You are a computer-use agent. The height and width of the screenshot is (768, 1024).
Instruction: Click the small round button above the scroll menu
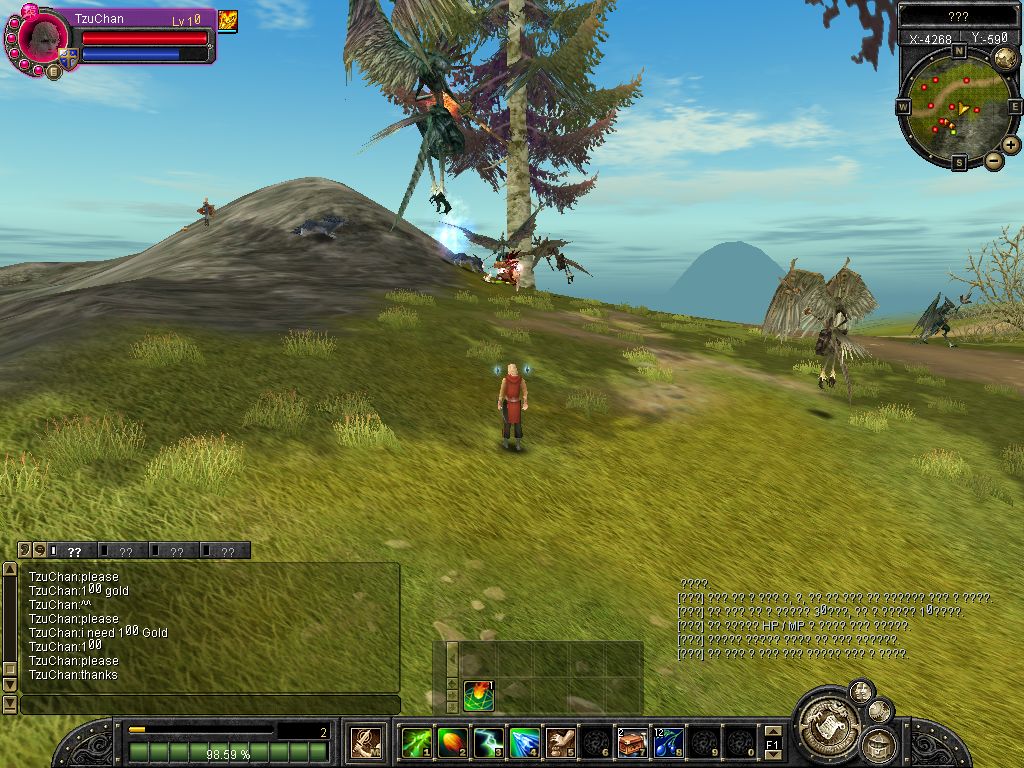pos(860,690)
